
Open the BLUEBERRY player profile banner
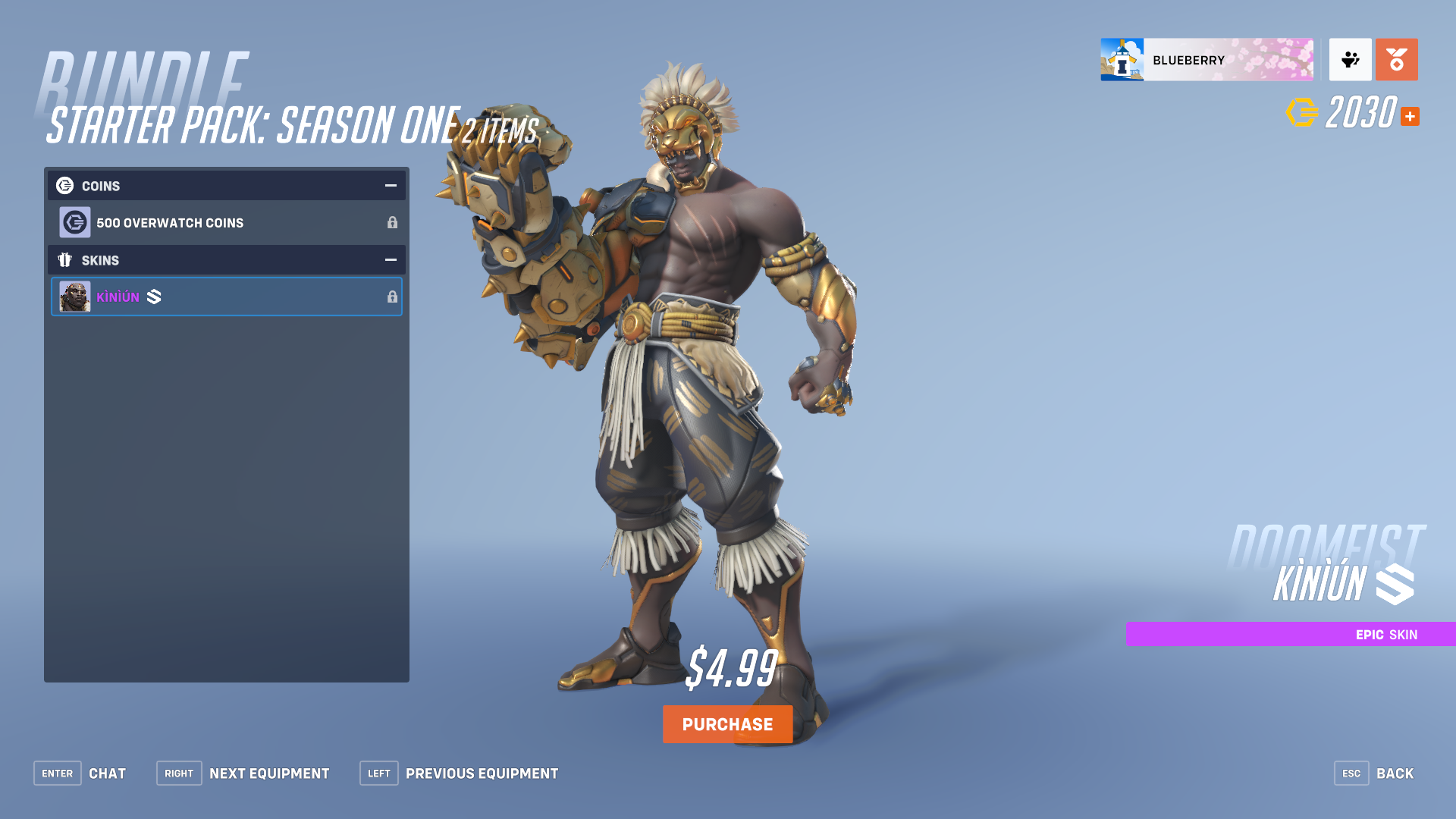(x=1207, y=60)
